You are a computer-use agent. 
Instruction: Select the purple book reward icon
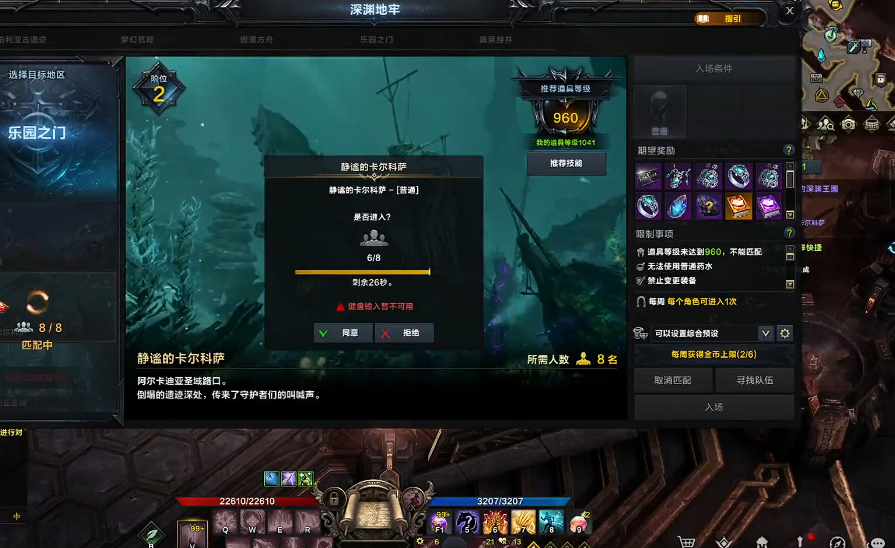coord(768,206)
